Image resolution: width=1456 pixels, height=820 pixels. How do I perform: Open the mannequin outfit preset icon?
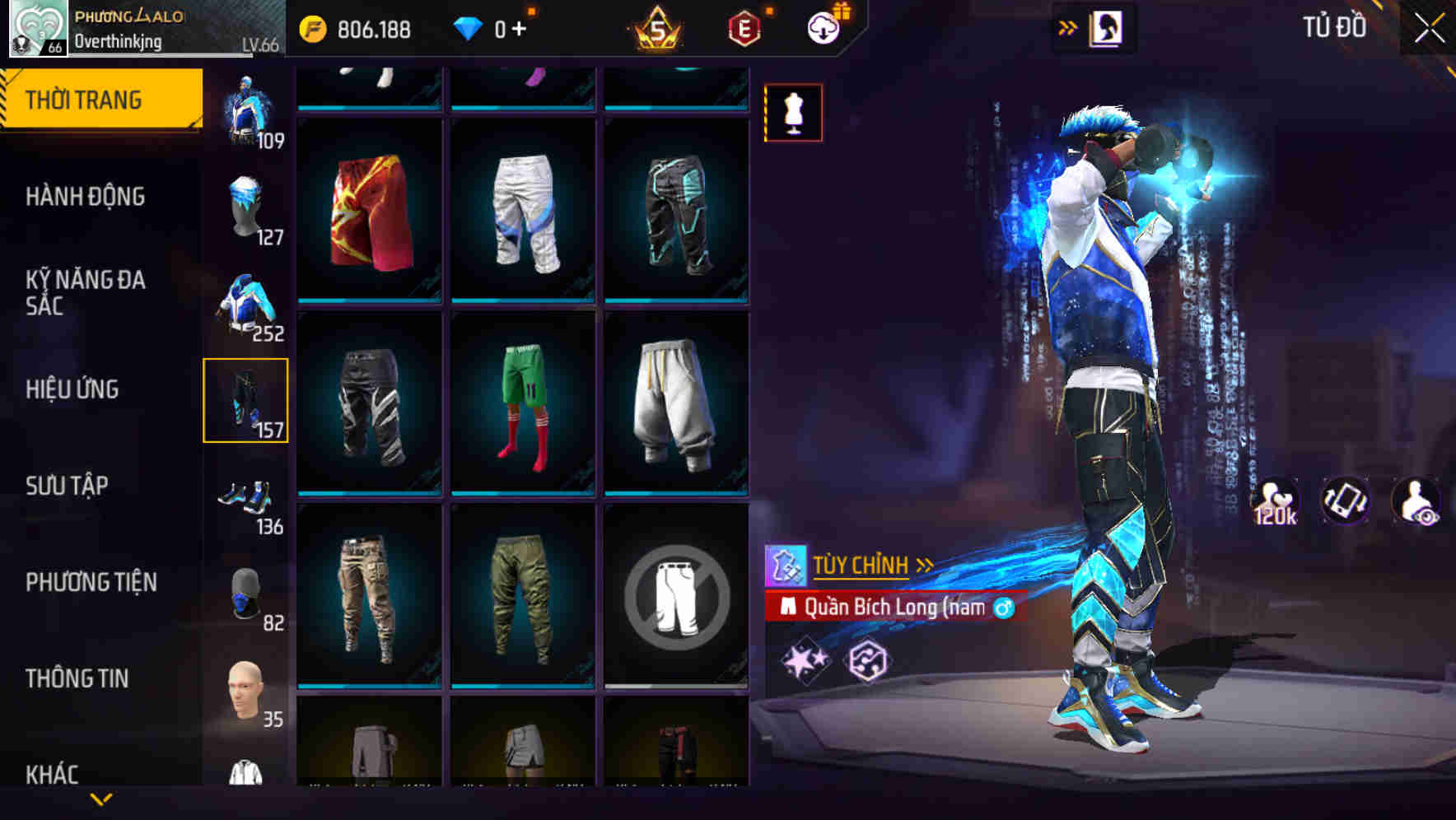point(793,114)
